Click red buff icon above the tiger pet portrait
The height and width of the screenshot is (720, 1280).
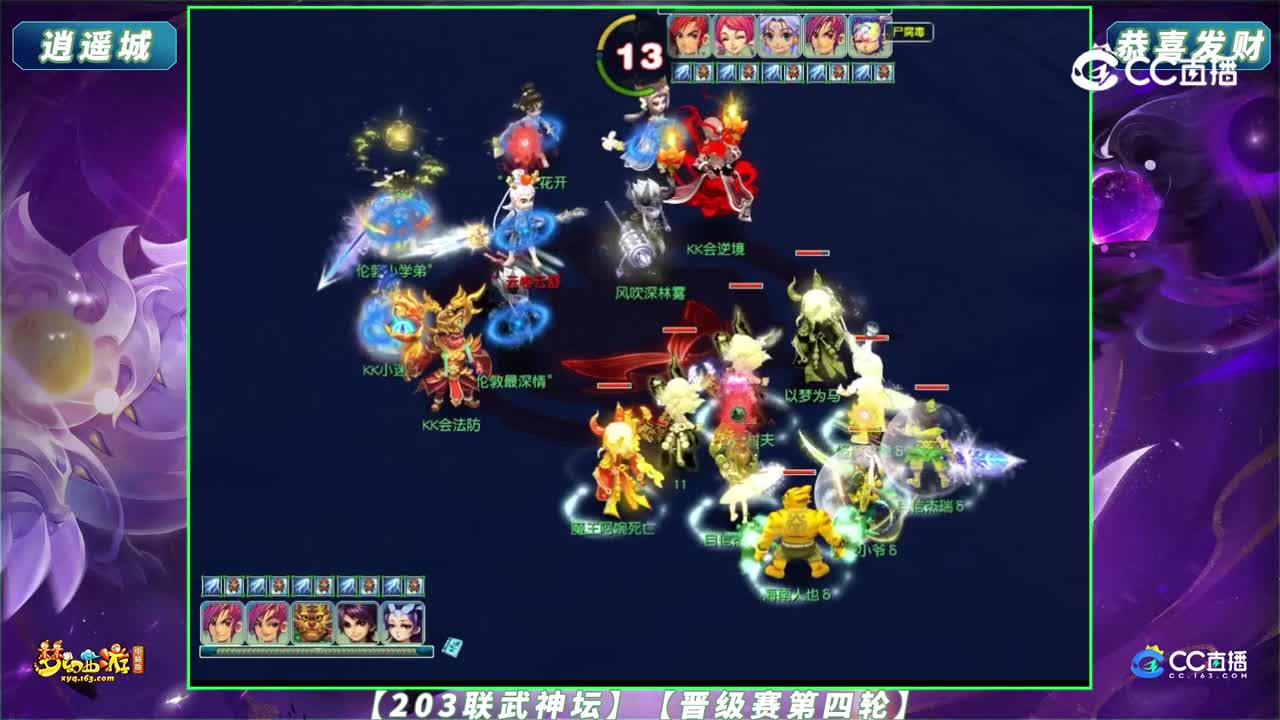coord(324,586)
